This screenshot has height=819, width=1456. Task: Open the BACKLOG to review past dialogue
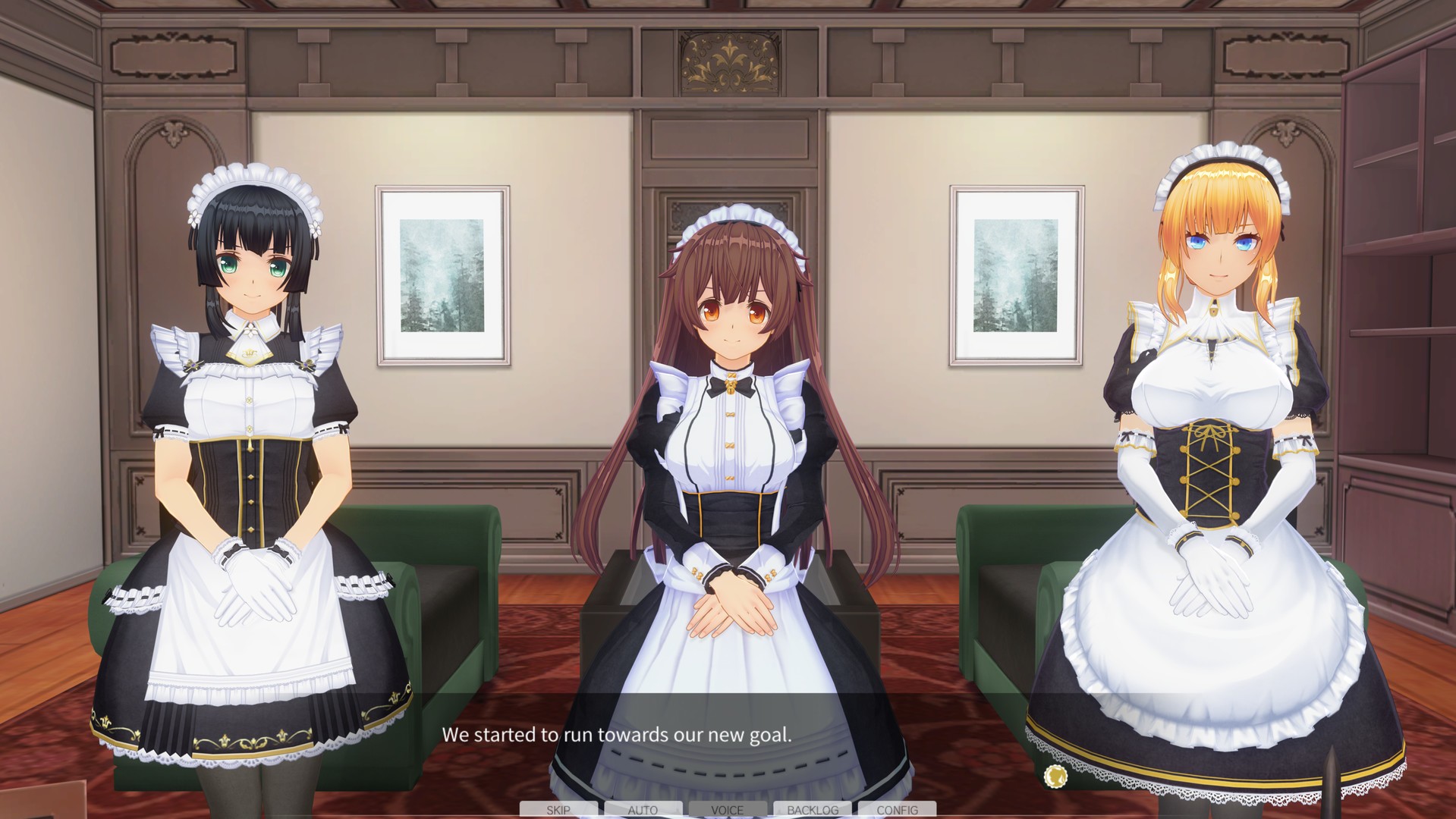point(813,810)
